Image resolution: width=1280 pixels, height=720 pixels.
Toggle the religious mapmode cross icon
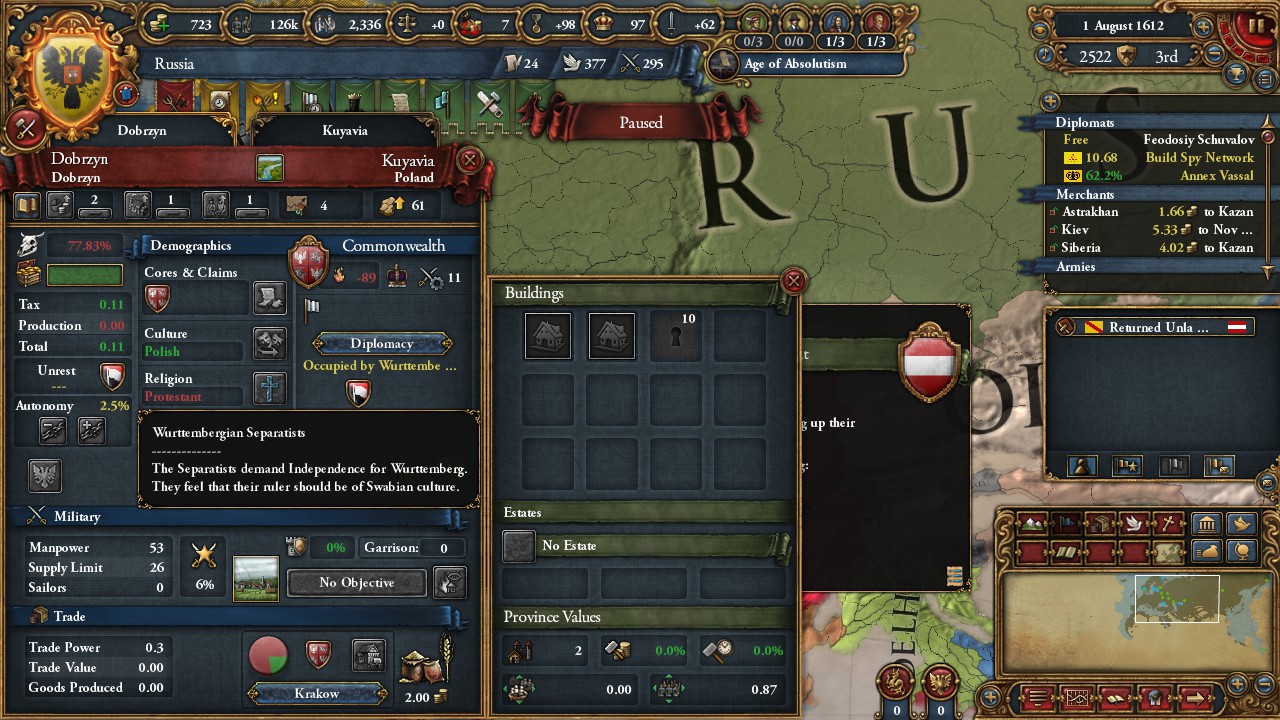1167,523
